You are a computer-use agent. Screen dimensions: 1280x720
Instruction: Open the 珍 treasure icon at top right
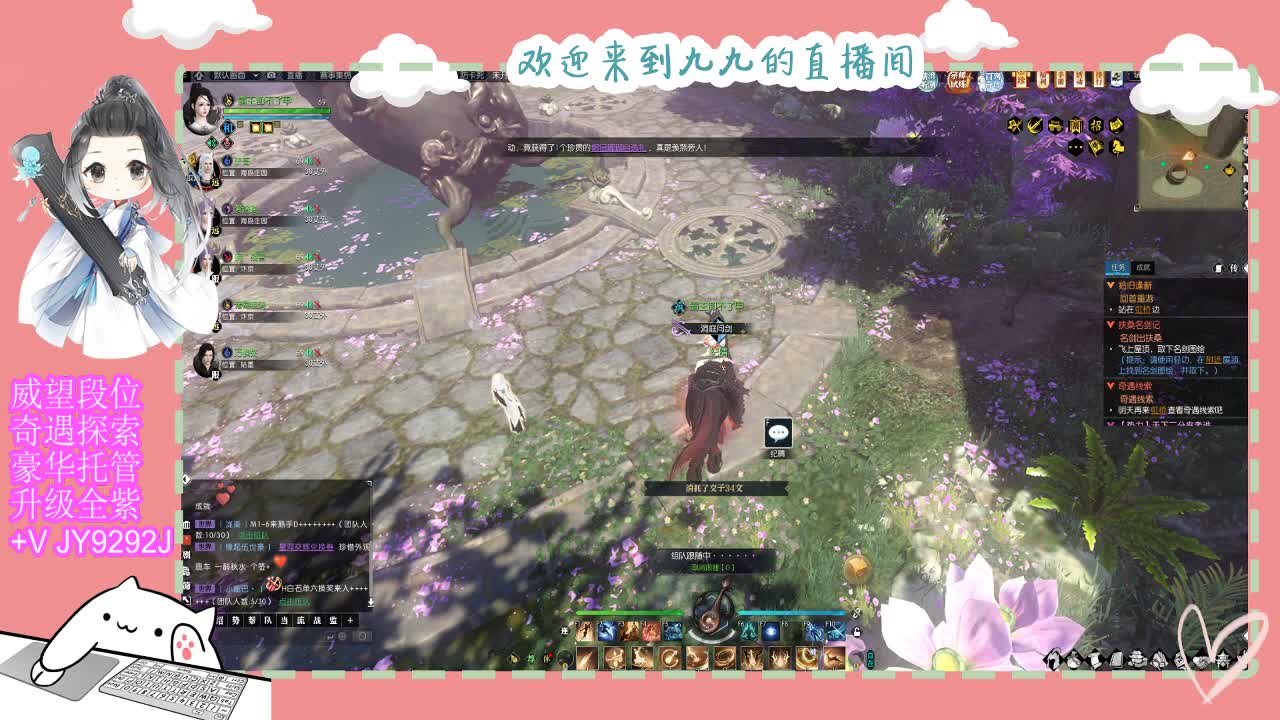[1022, 80]
